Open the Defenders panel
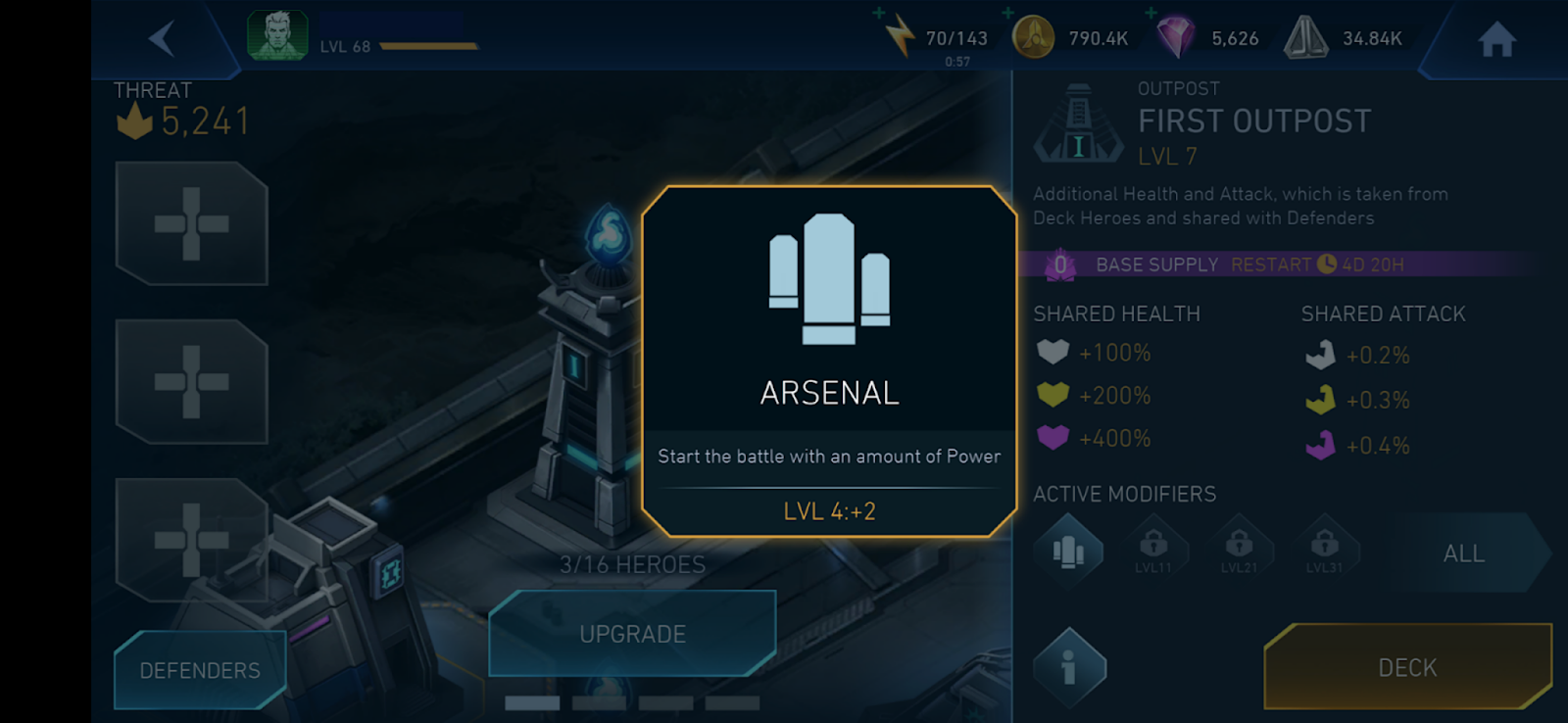The image size is (1568, 723). [x=200, y=670]
